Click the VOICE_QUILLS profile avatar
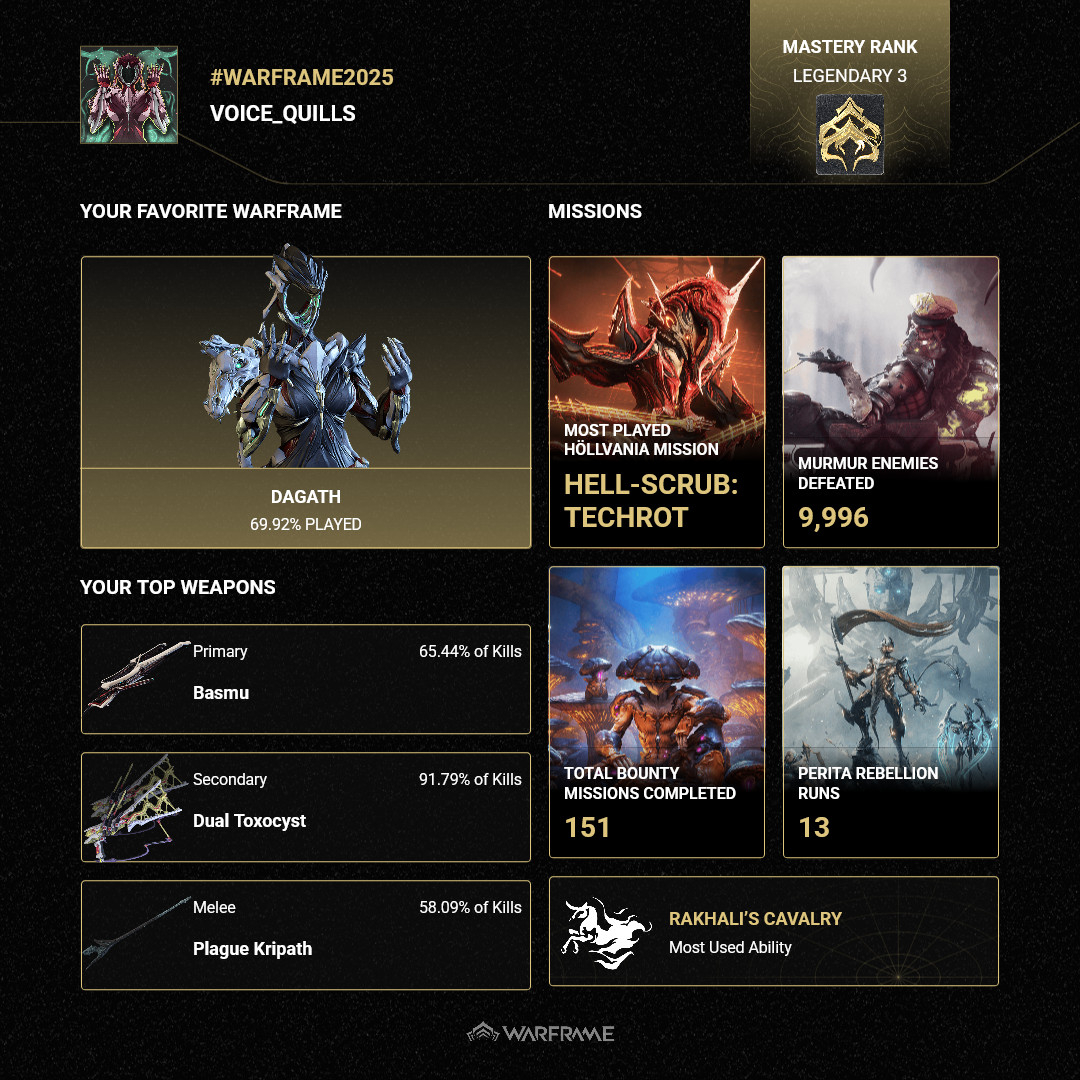This screenshot has width=1080, height=1080. [x=129, y=95]
